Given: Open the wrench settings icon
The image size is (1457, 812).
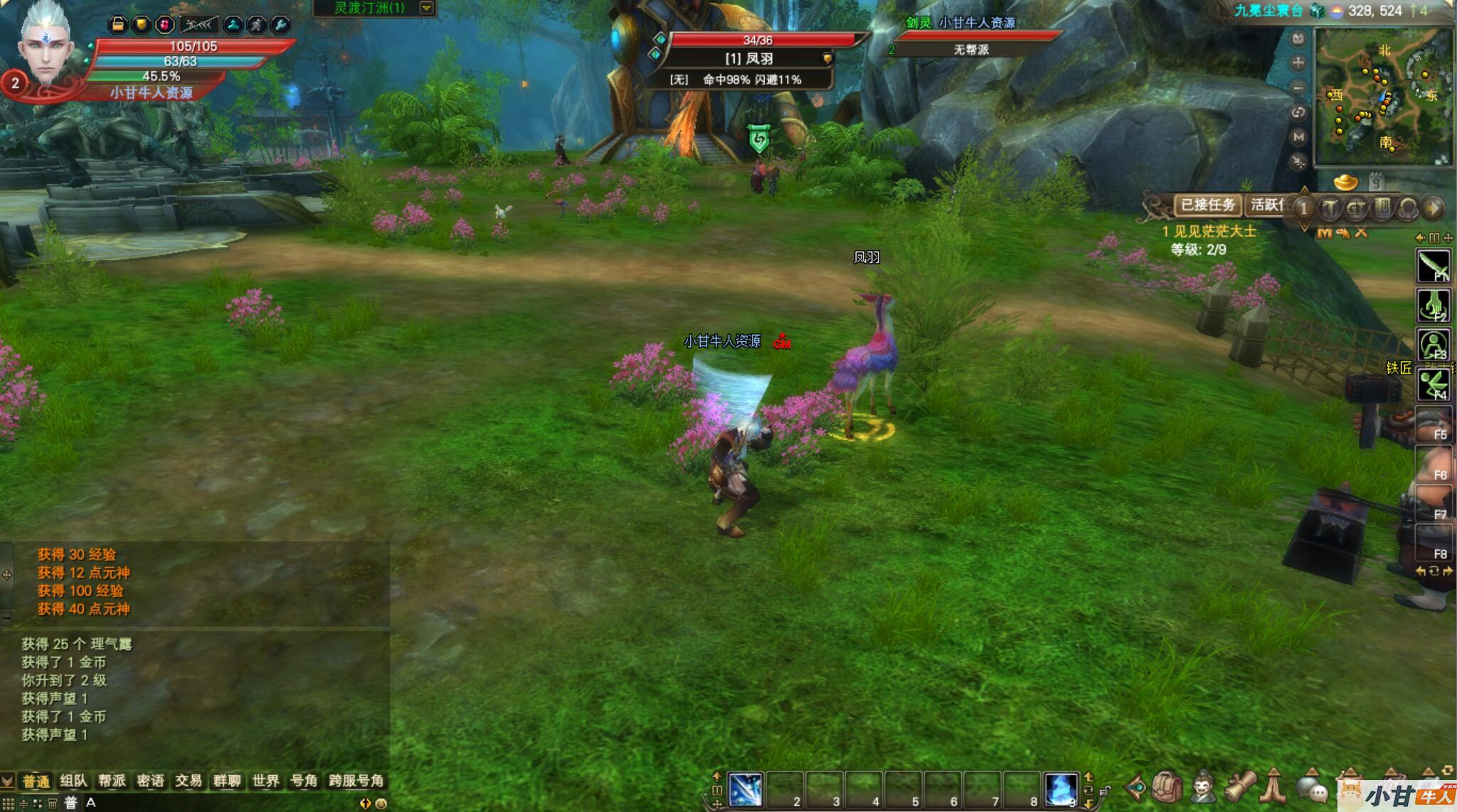Looking at the screenshot, I should 281,25.
